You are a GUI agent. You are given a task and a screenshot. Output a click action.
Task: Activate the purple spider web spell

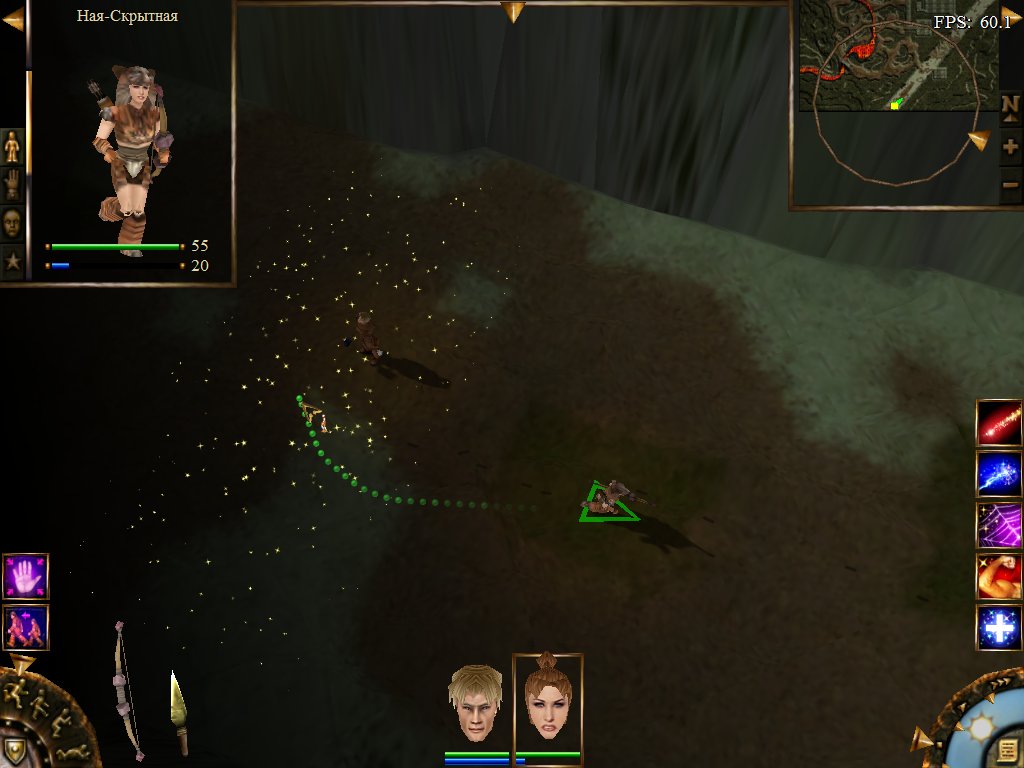point(999,525)
